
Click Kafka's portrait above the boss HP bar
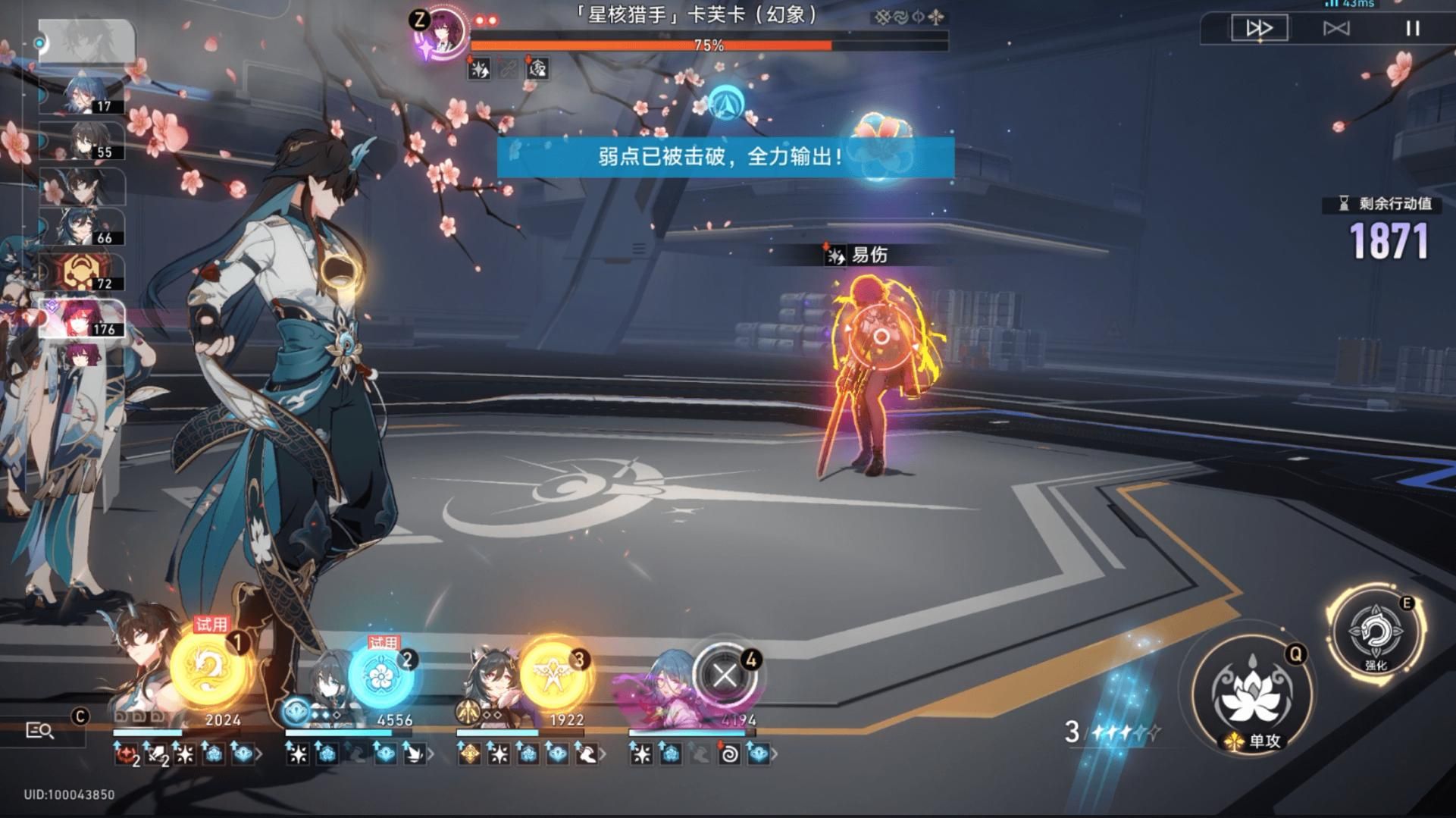click(x=440, y=36)
